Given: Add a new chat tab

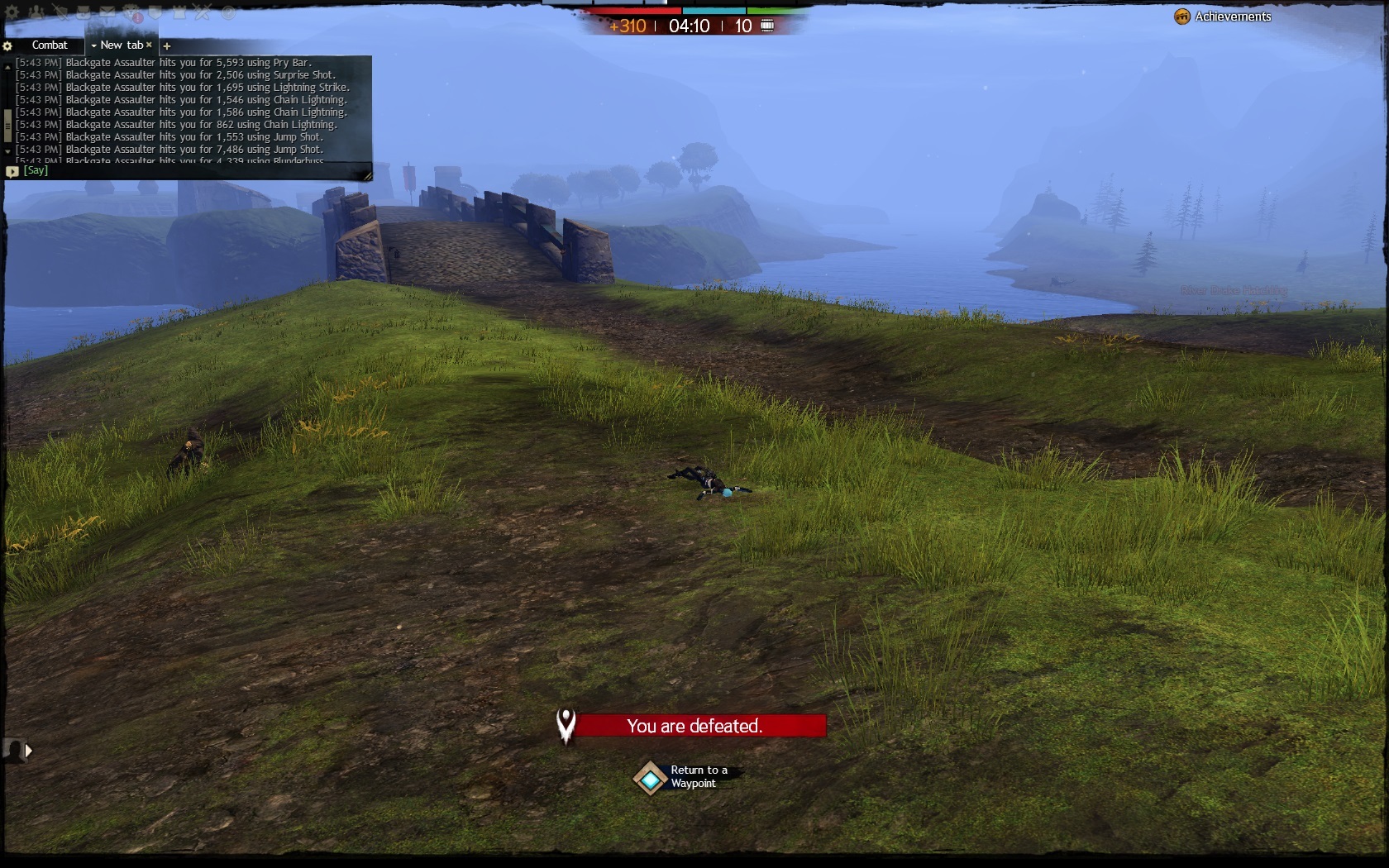Looking at the screenshot, I should coord(166,46).
